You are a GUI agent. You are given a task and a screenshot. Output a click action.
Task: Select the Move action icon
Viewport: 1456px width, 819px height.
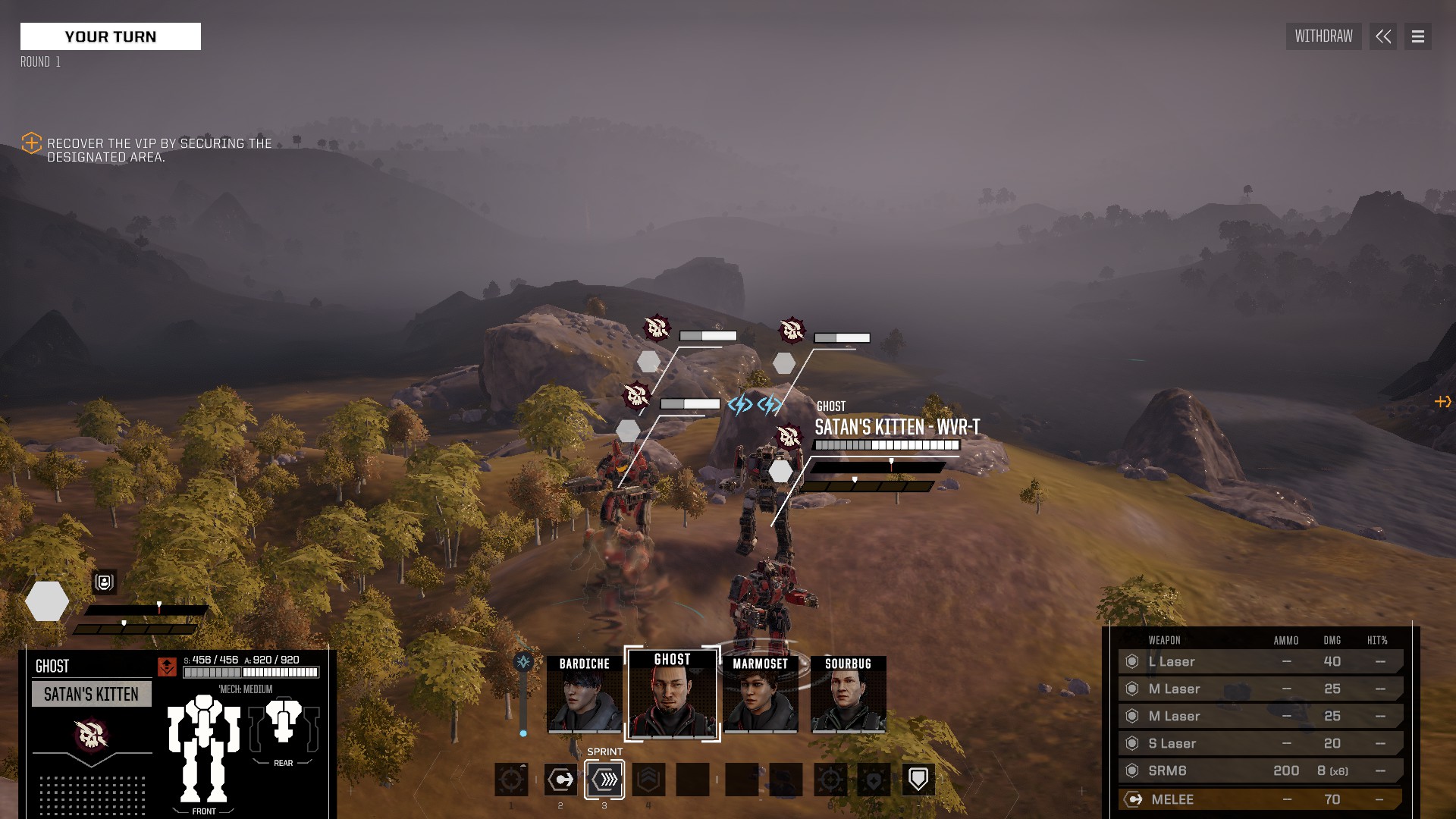pos(561,780)
